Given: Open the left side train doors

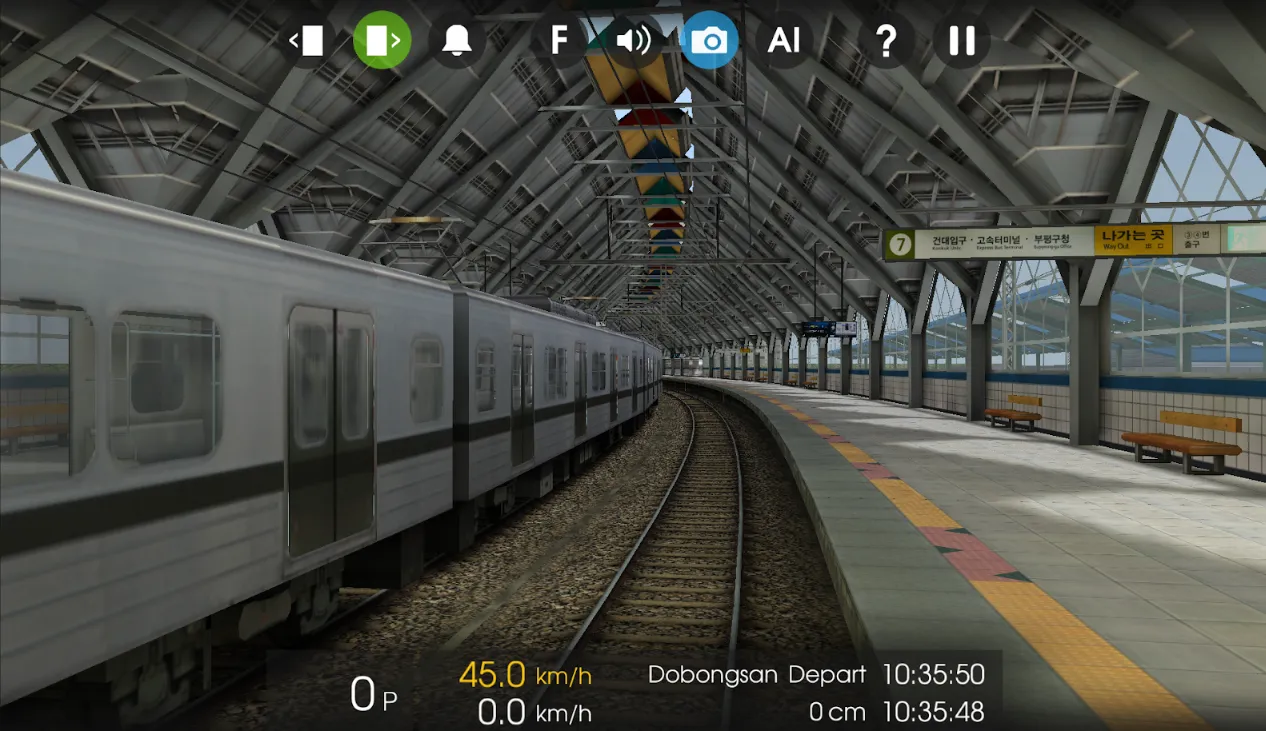Looking at the screenshot, I should pos(308,40).
